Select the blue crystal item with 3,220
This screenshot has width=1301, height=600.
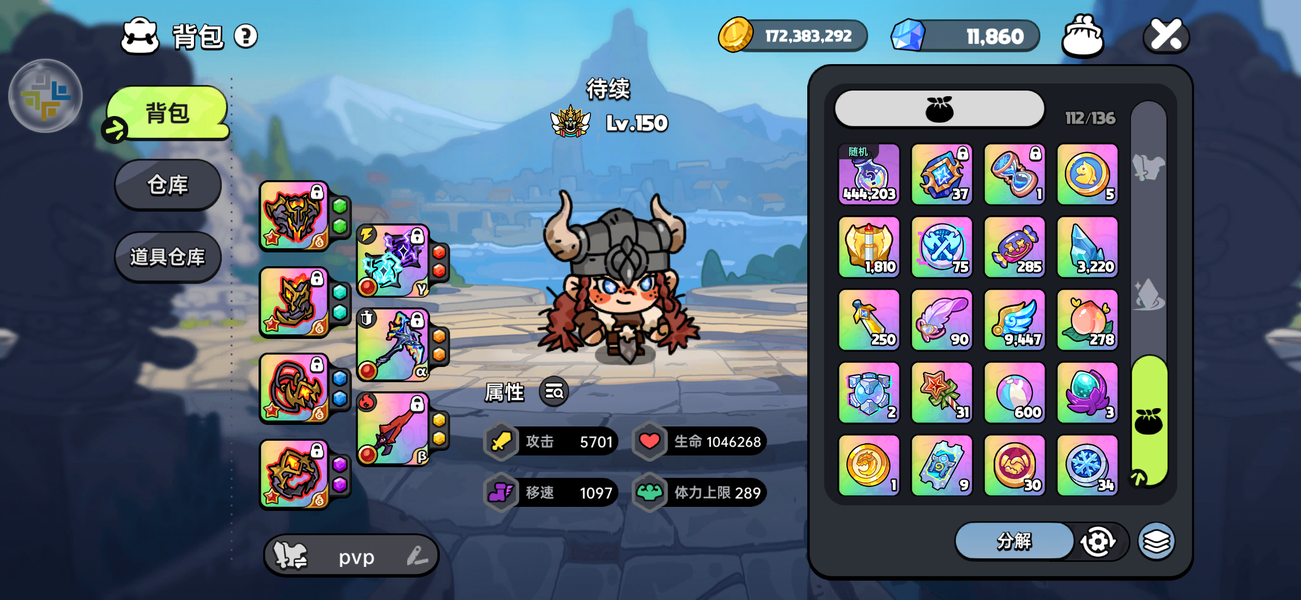tap(1087, 247)
